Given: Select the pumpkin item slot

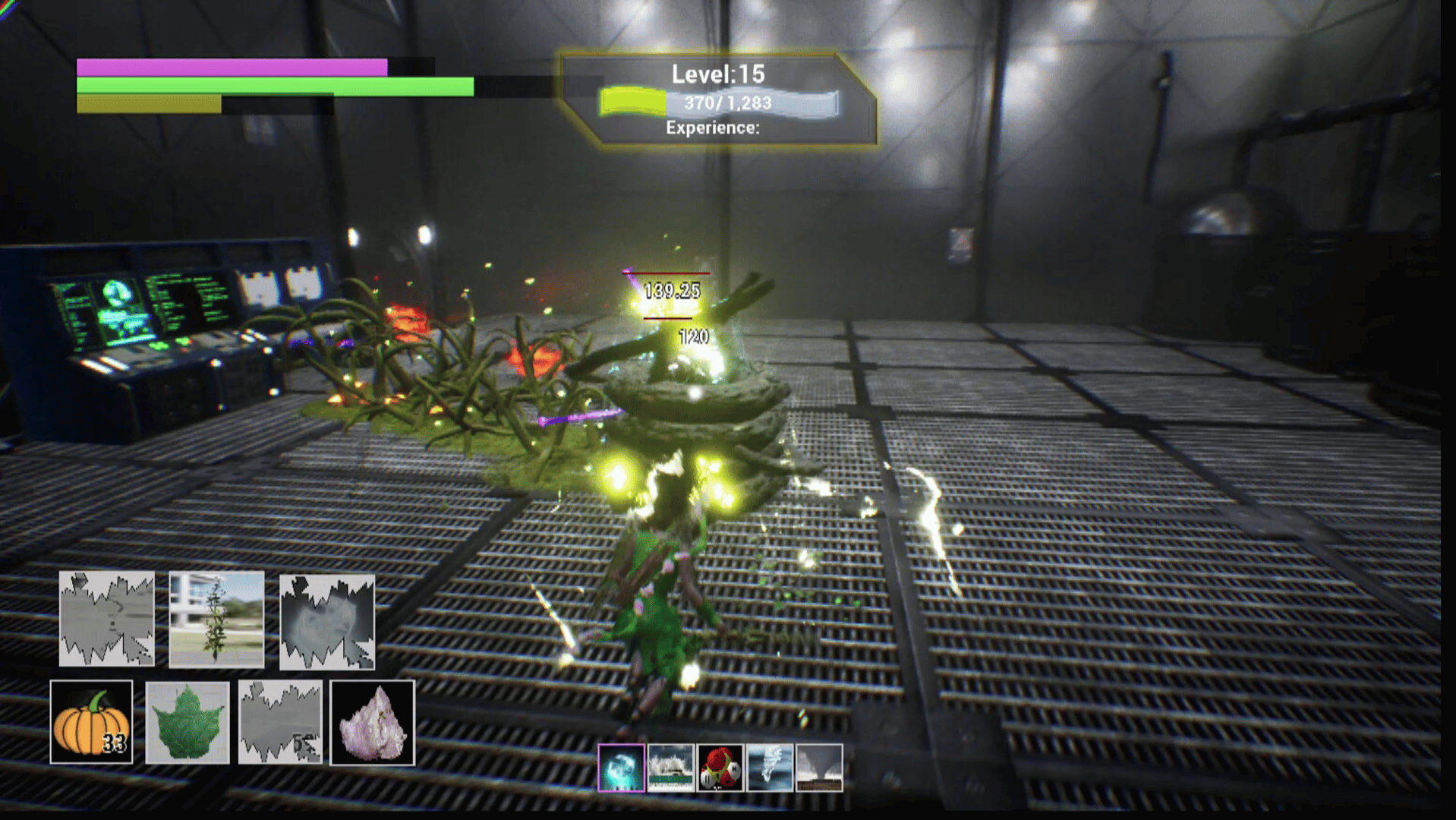Looking at the screenshot, I should point(91,722).
